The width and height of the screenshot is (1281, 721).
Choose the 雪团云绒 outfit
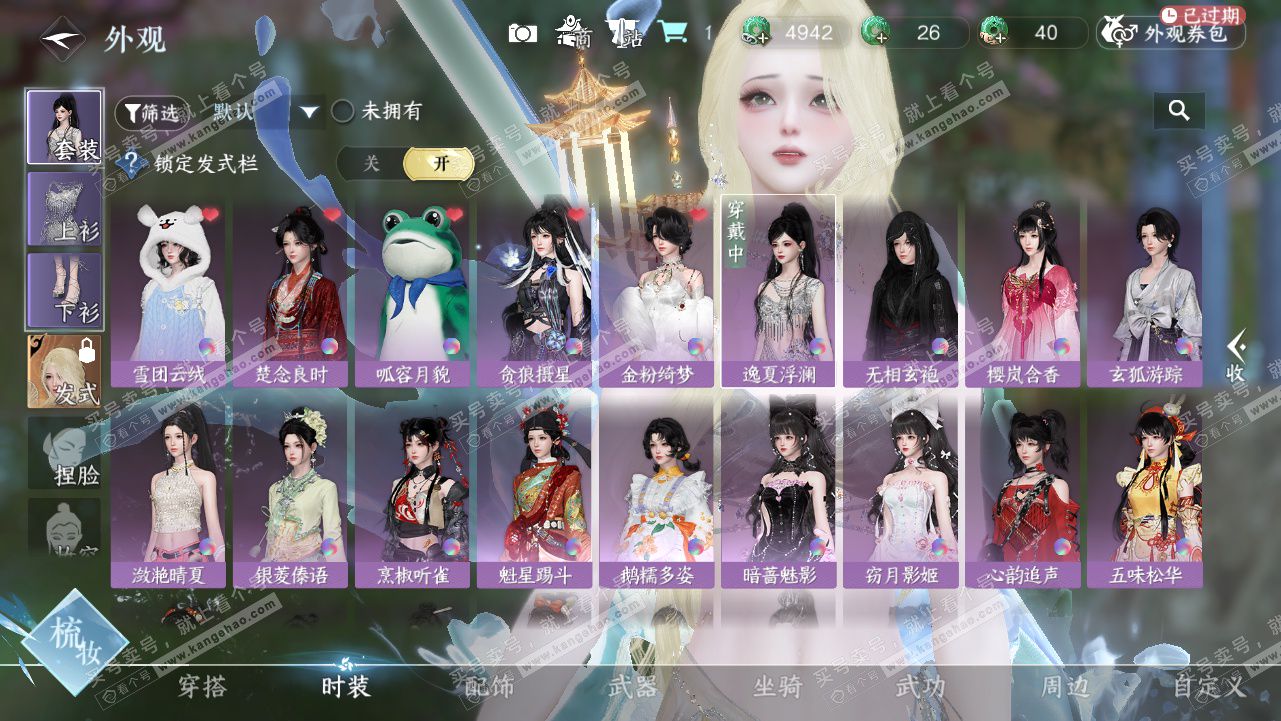[169, 292]
